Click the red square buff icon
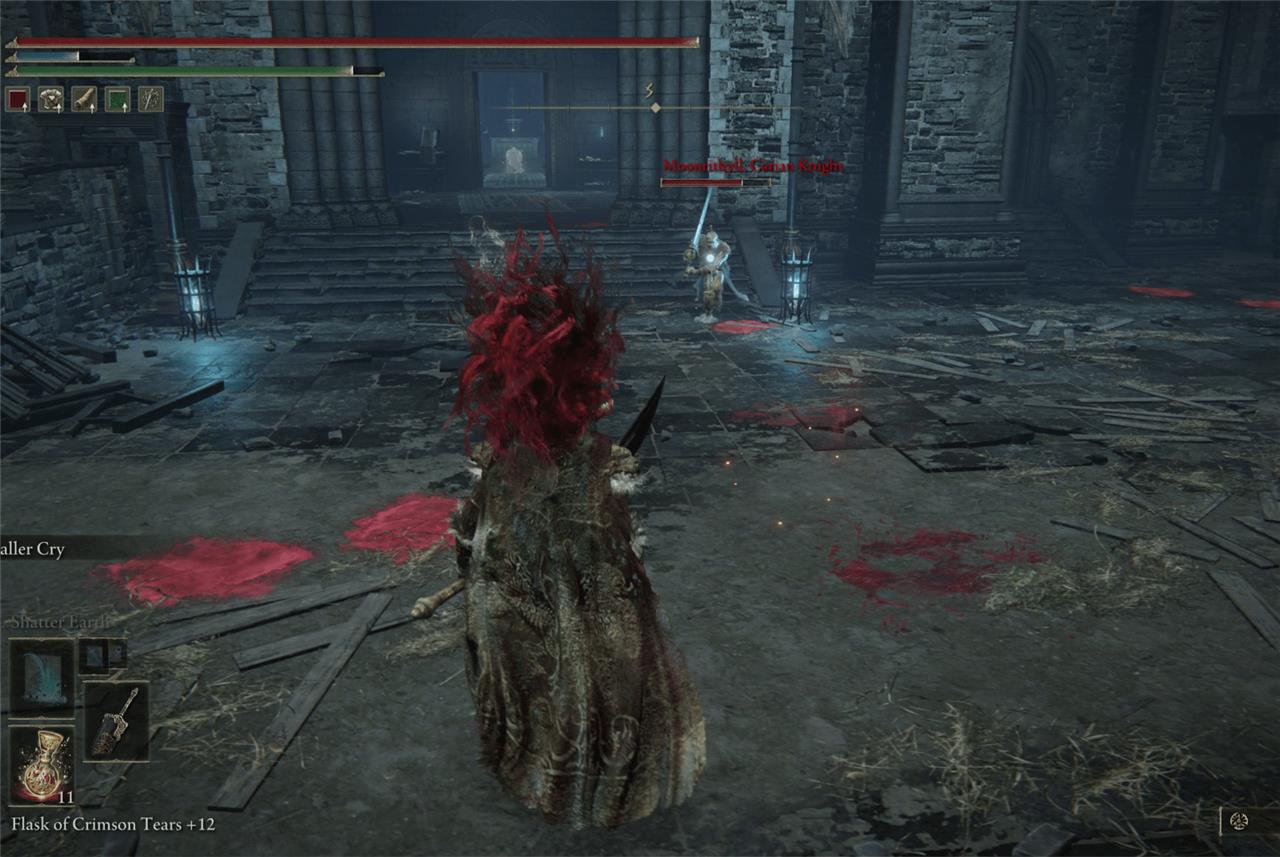The height and width of the screenshot is (857, 1280). [x=18, y=99]
